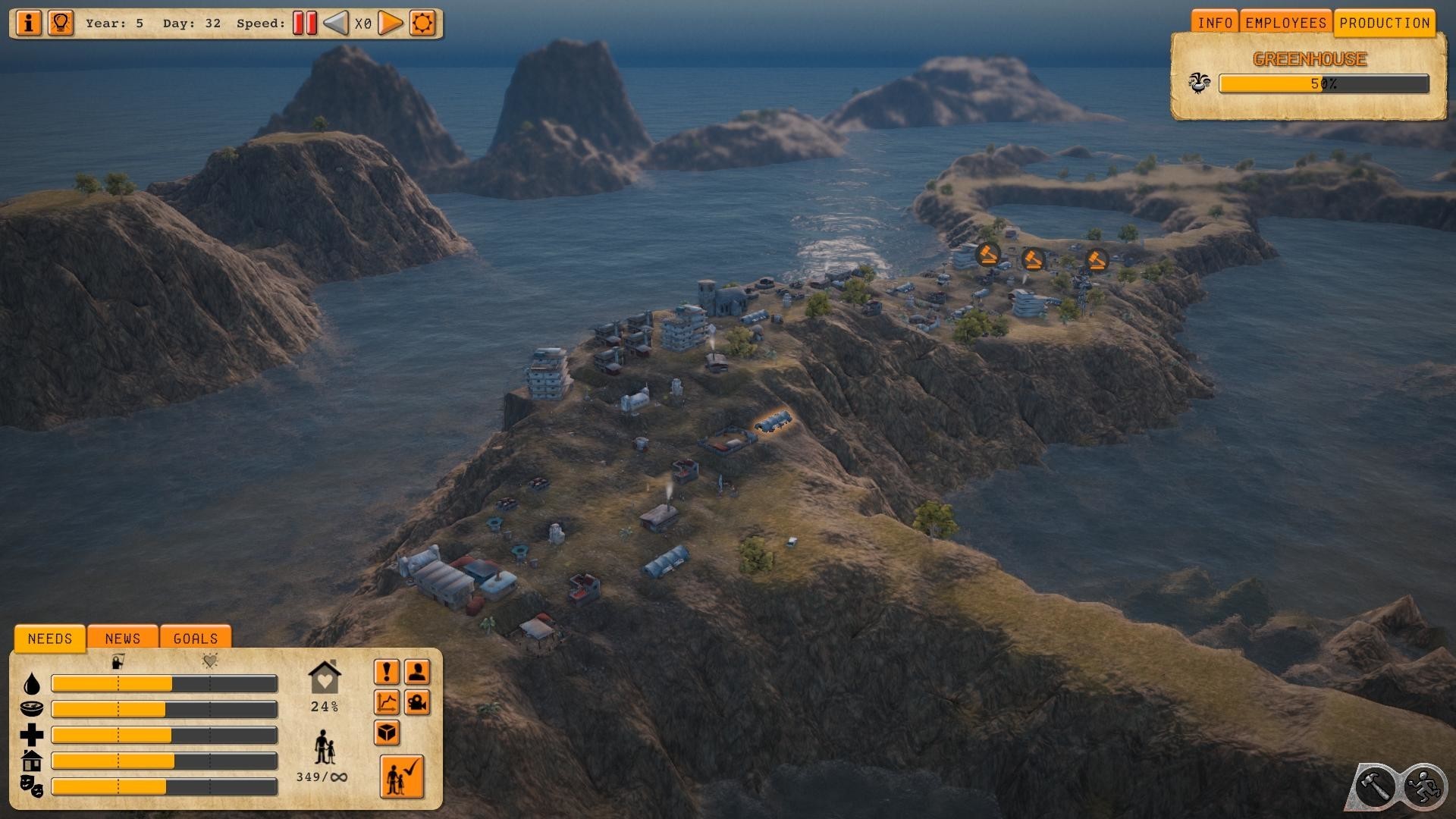Open the person silhouette button
This screenshot has width=1456, height=819.
[417, 672]
